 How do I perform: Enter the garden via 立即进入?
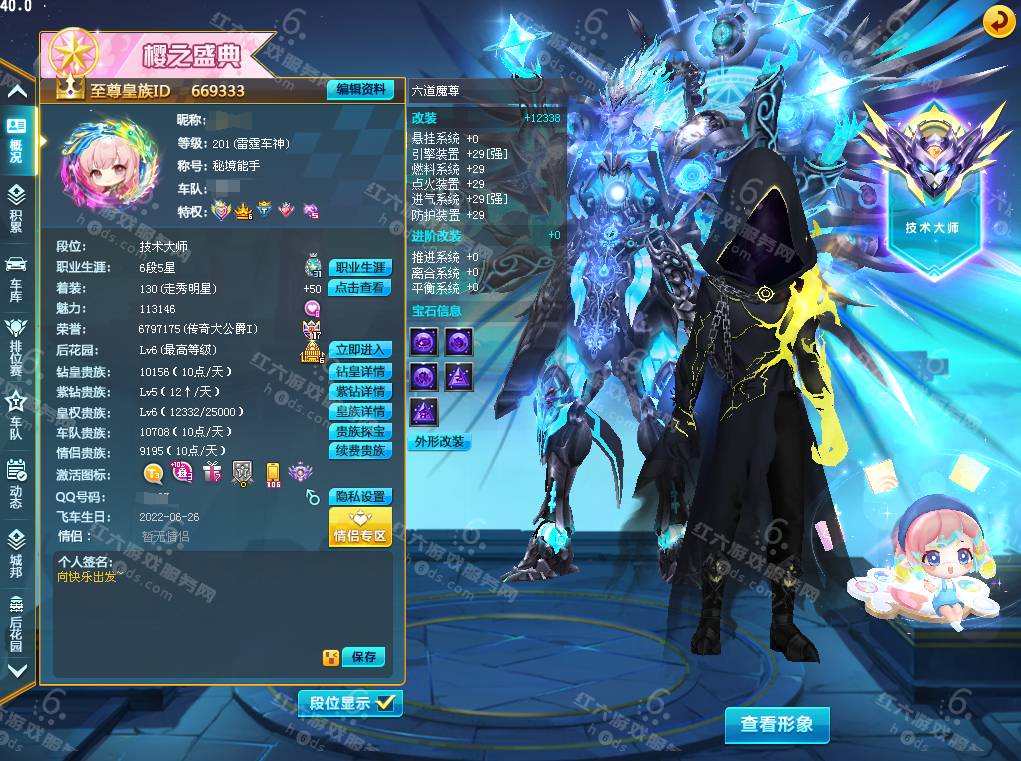(360, 350)
